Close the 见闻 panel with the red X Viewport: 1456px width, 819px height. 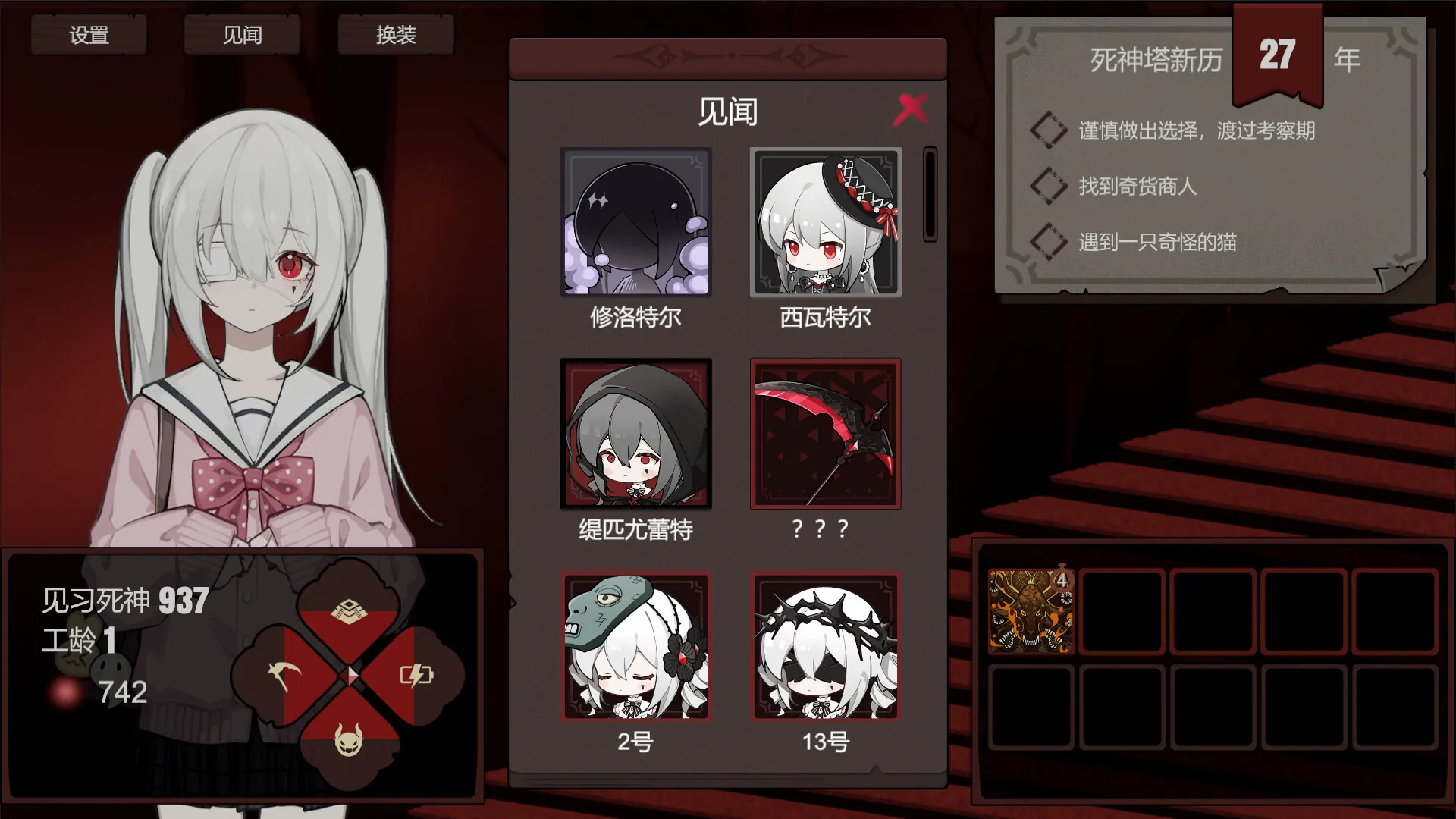click(x=912, y=108)
